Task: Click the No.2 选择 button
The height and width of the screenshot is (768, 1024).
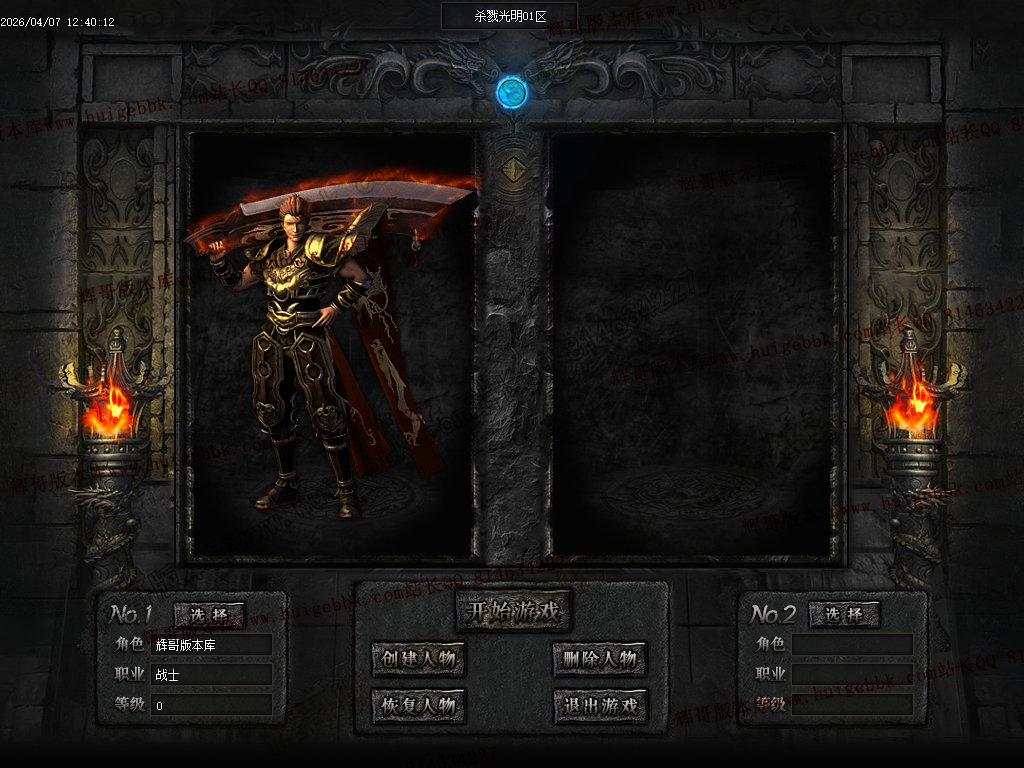Action: pos(844,615)
